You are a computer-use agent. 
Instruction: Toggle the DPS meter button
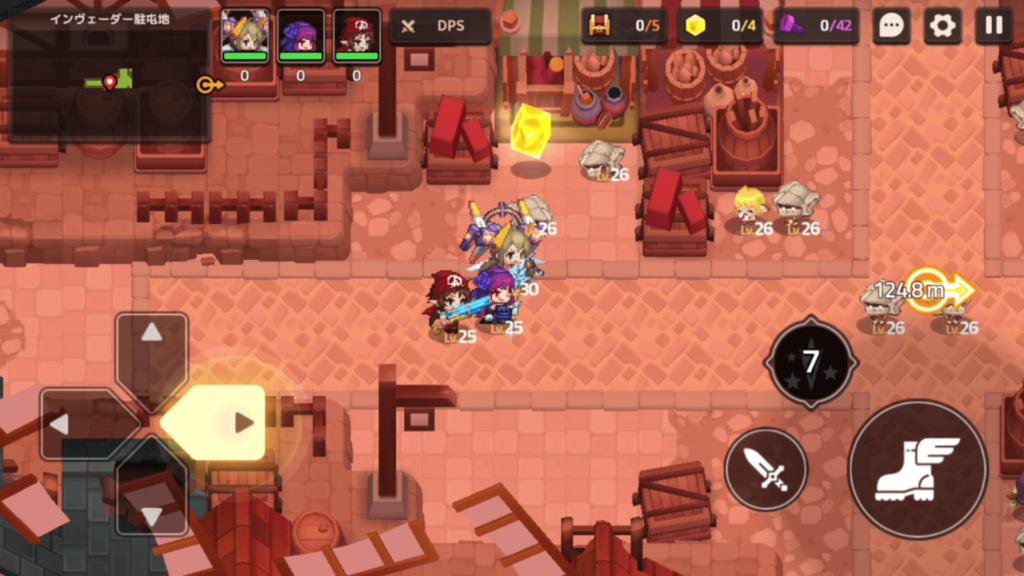(x=440, y=26)
